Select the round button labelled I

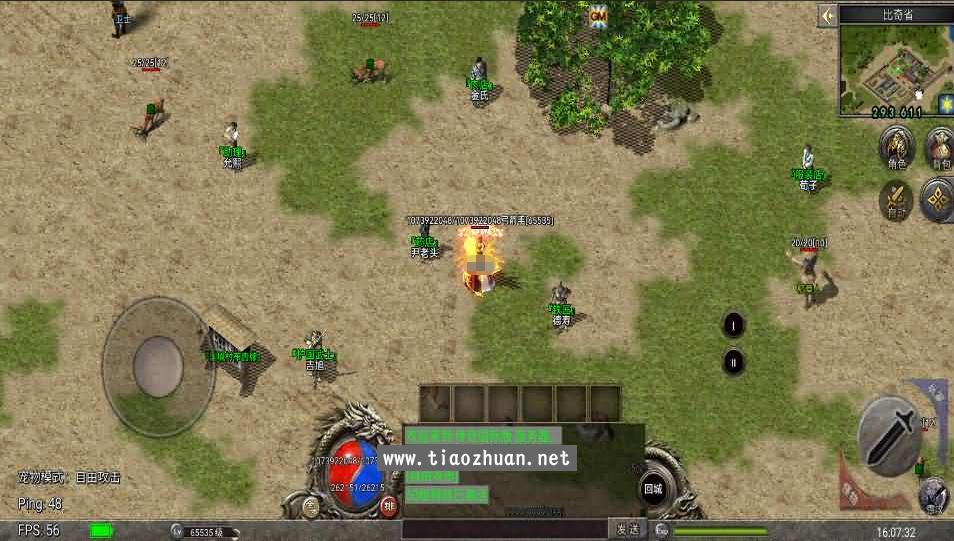coord(734,324)
